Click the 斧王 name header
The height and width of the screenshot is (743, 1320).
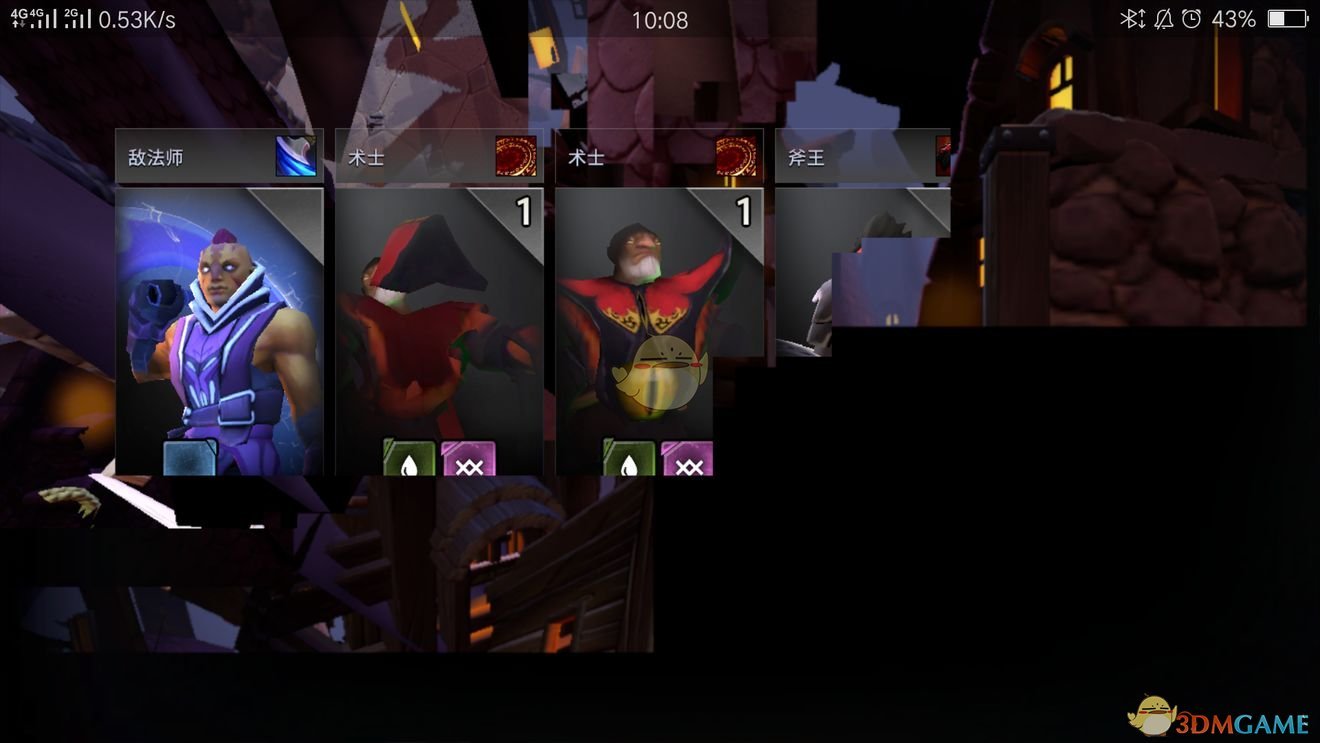(x=806, y=157)
